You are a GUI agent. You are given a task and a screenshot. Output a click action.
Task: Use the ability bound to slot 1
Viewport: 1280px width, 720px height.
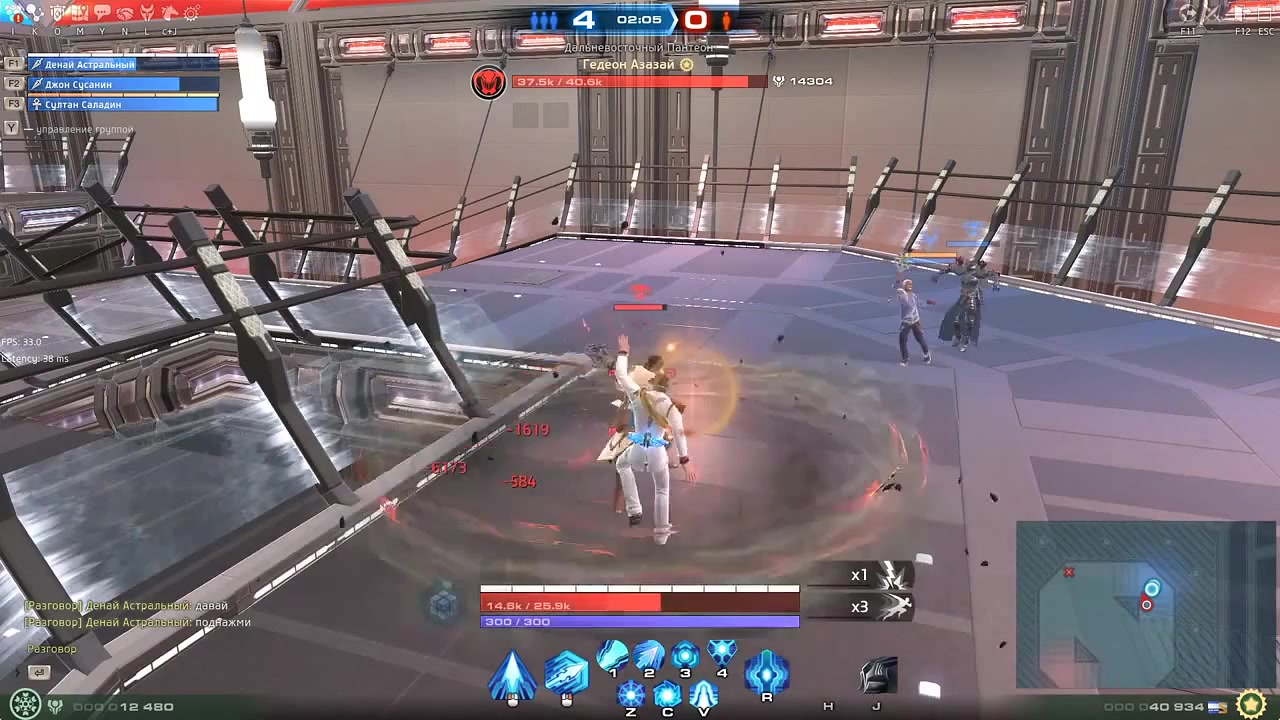612,655
